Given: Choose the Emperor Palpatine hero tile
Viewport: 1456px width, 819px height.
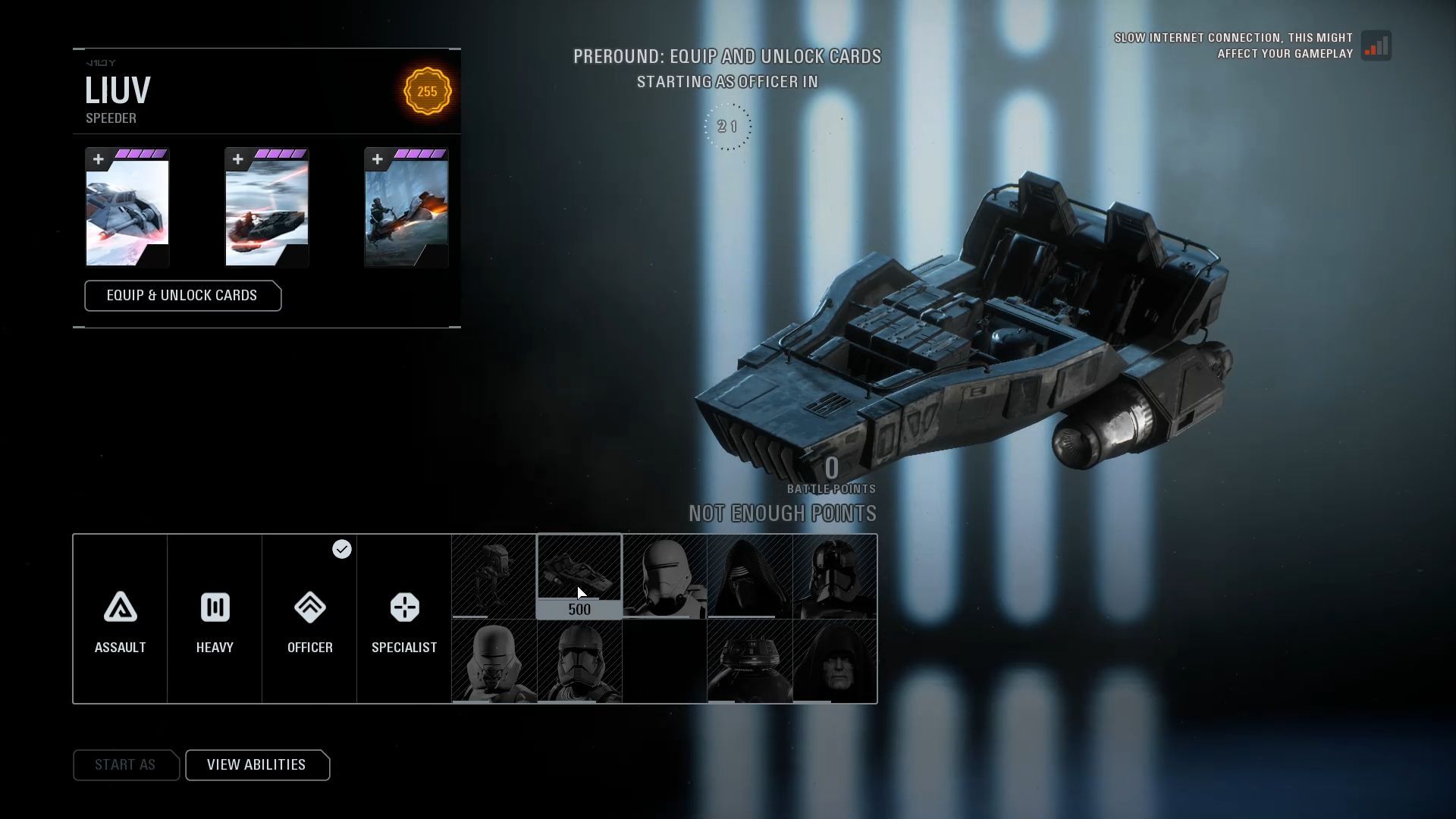Looking at the screenshot, I should click(835, 661).
